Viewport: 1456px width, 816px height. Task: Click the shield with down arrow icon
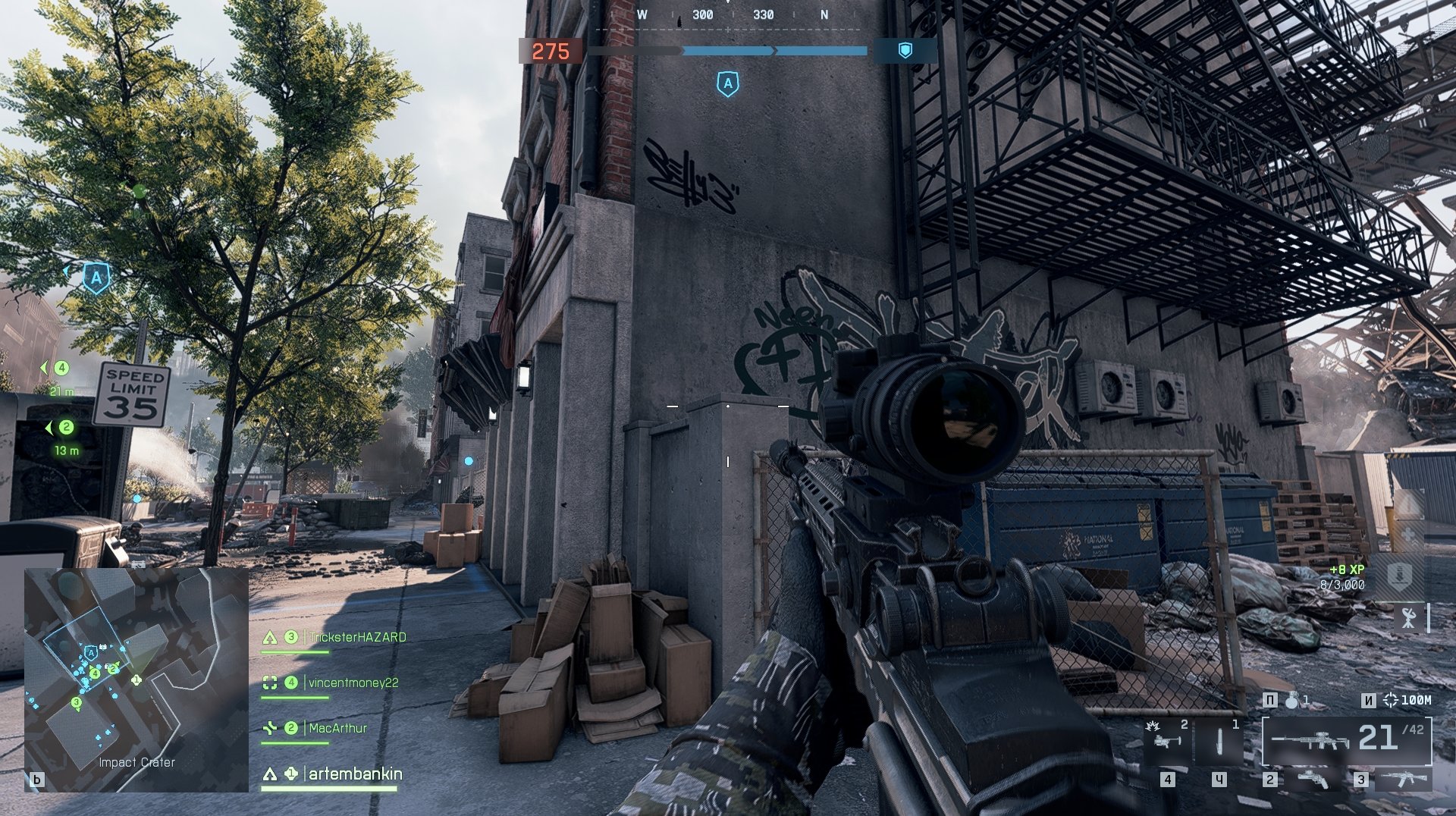coord(1399,575)
